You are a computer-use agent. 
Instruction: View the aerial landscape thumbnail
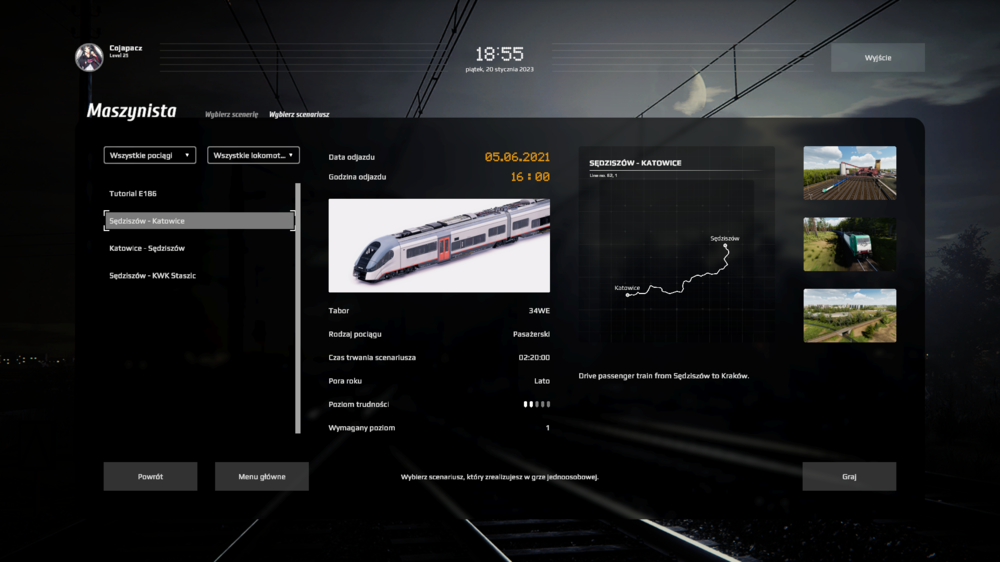849,315
